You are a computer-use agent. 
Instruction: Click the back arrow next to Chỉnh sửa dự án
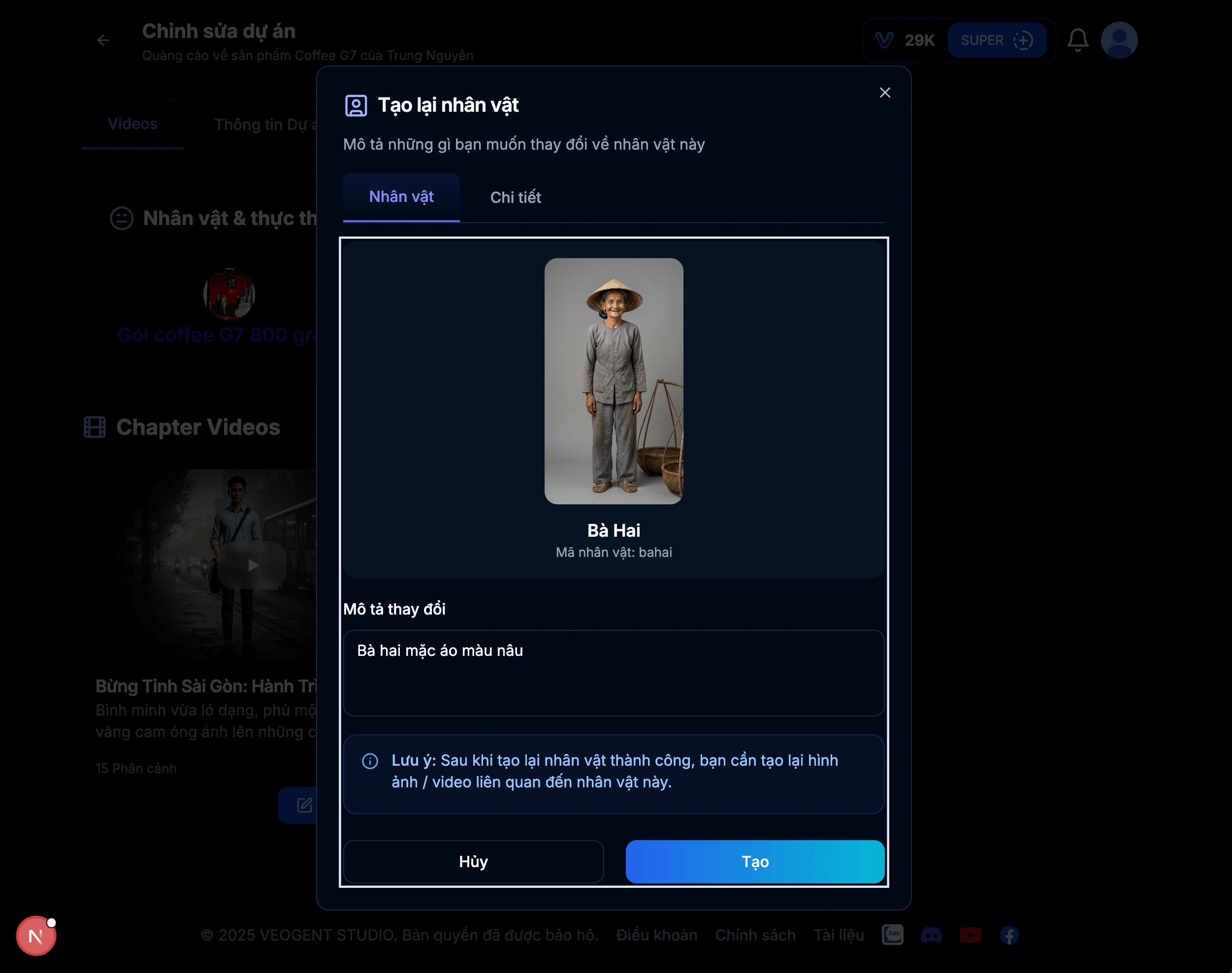[103, 40]
